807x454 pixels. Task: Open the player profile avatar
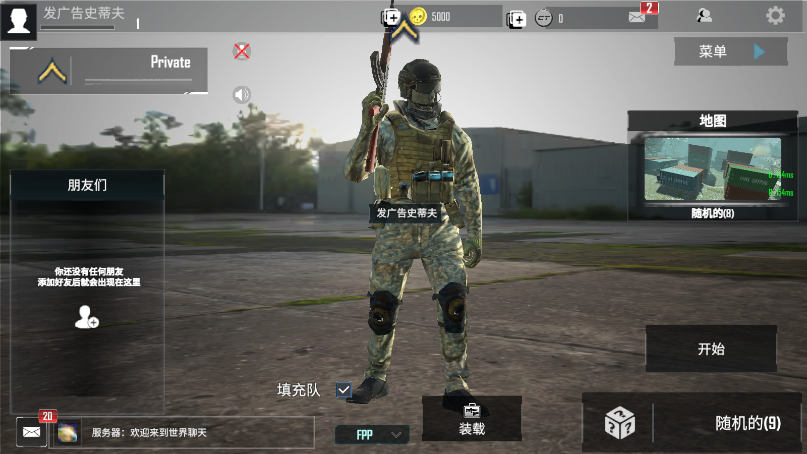point(18,18)
